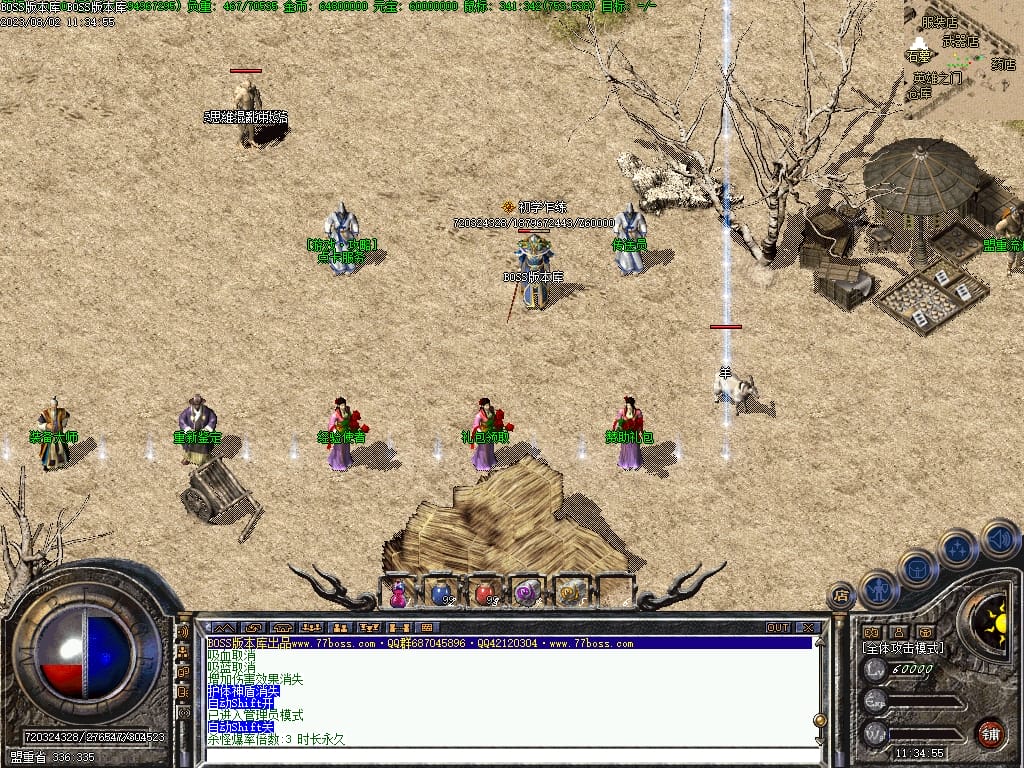Open the character equipment panel round button
The image size is (1024, 768).
coord(879,589)
